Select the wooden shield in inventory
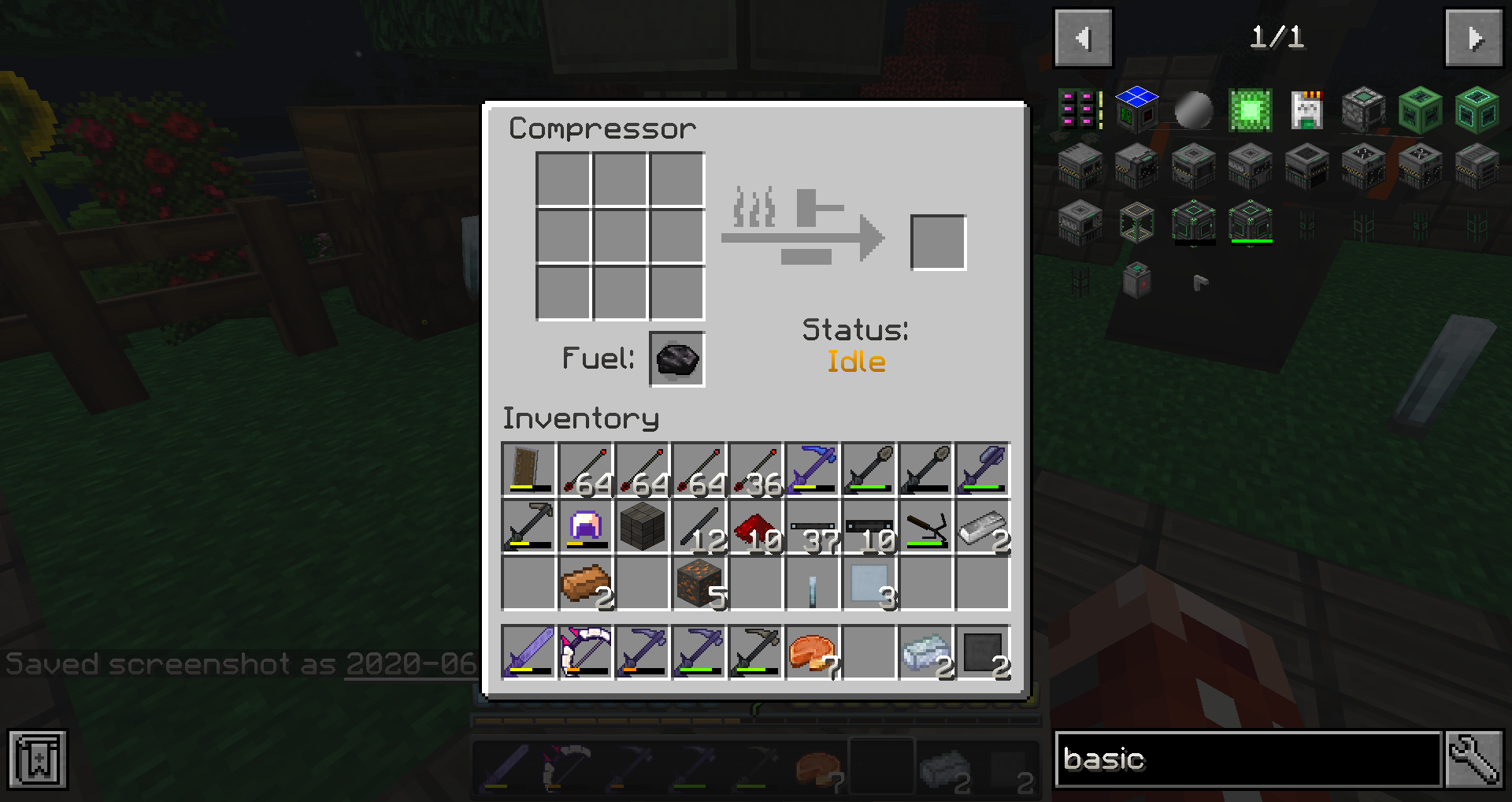Viewport: 1512px width, 802px height. 529,470
